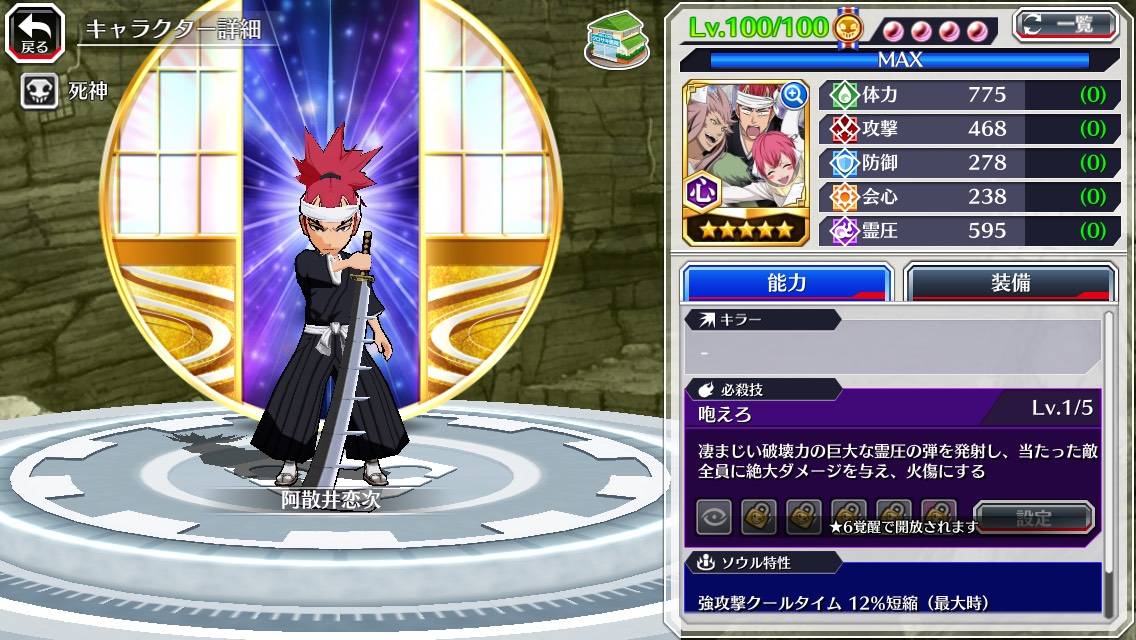Screen dimensions: 1136x640
Task: Go back with the 戻る button
Action: coord(33,31)
